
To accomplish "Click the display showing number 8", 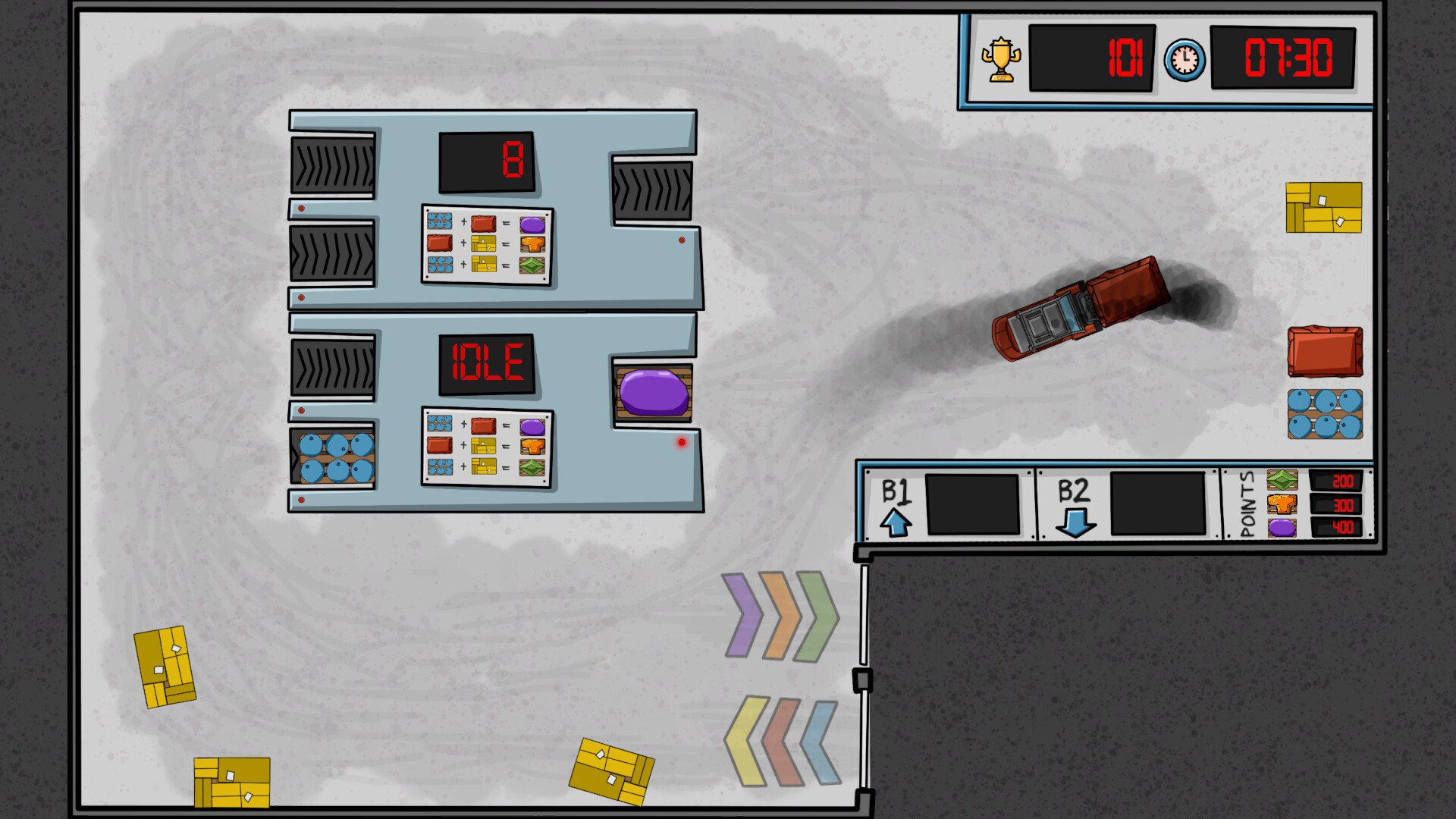I will pyautogui.click(x=485, y=163).
